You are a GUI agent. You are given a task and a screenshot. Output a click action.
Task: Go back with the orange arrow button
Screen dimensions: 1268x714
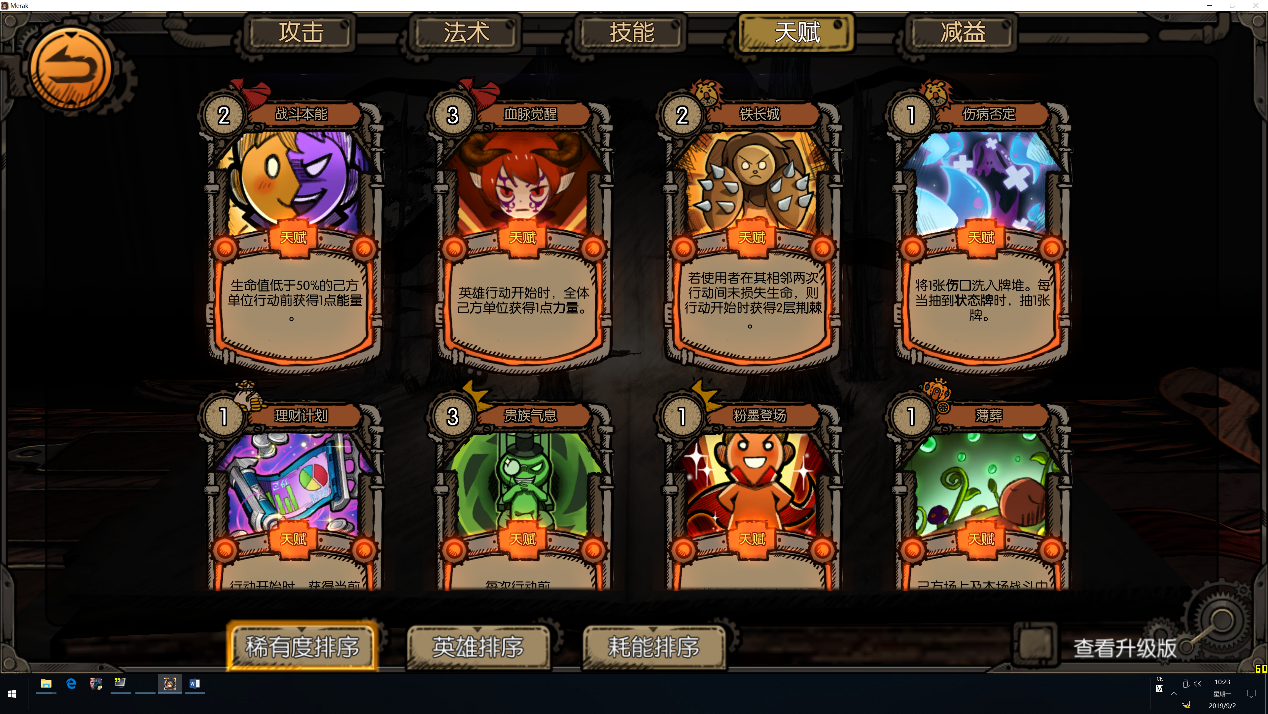[71, 67]
